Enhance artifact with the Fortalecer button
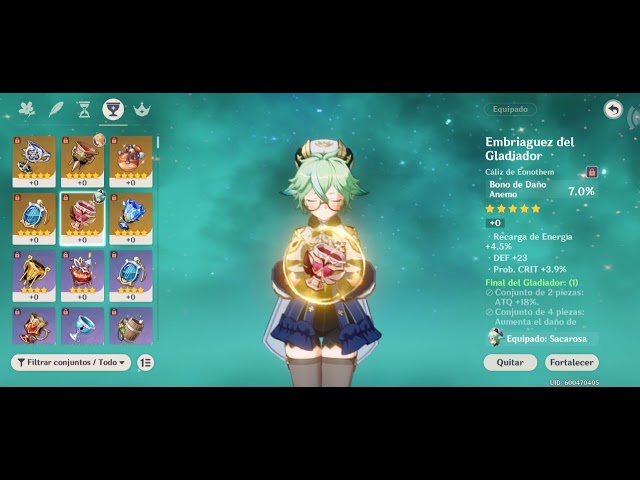 (572, 362)
